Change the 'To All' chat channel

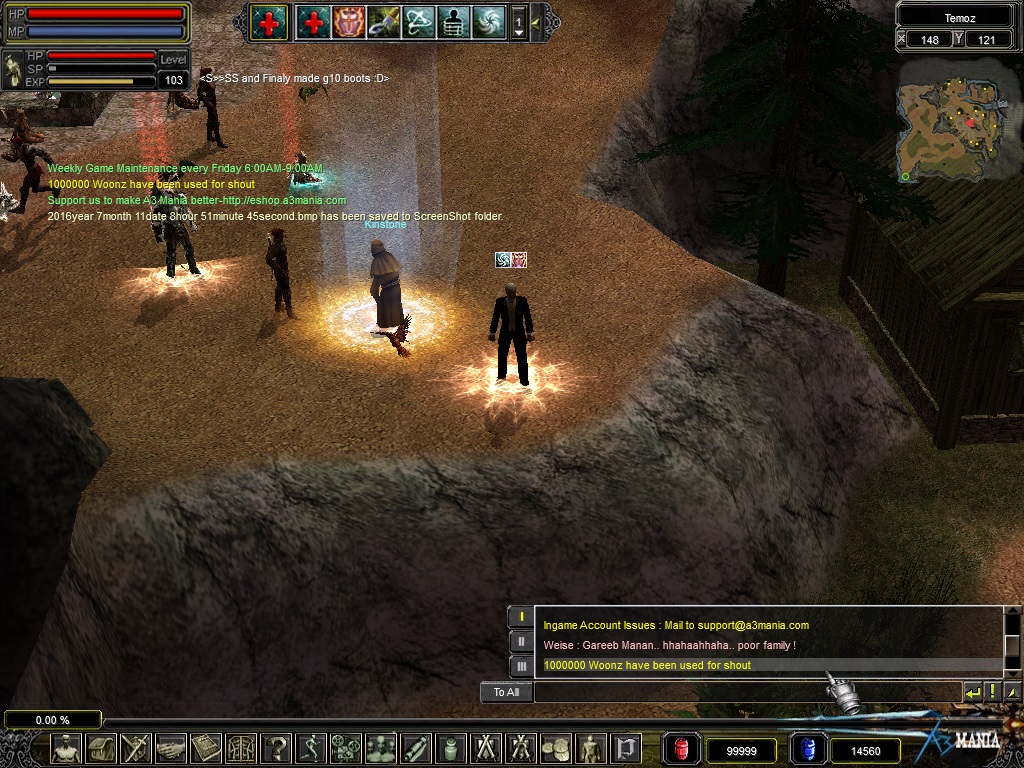pyautogui.click(x=506, y=692)
